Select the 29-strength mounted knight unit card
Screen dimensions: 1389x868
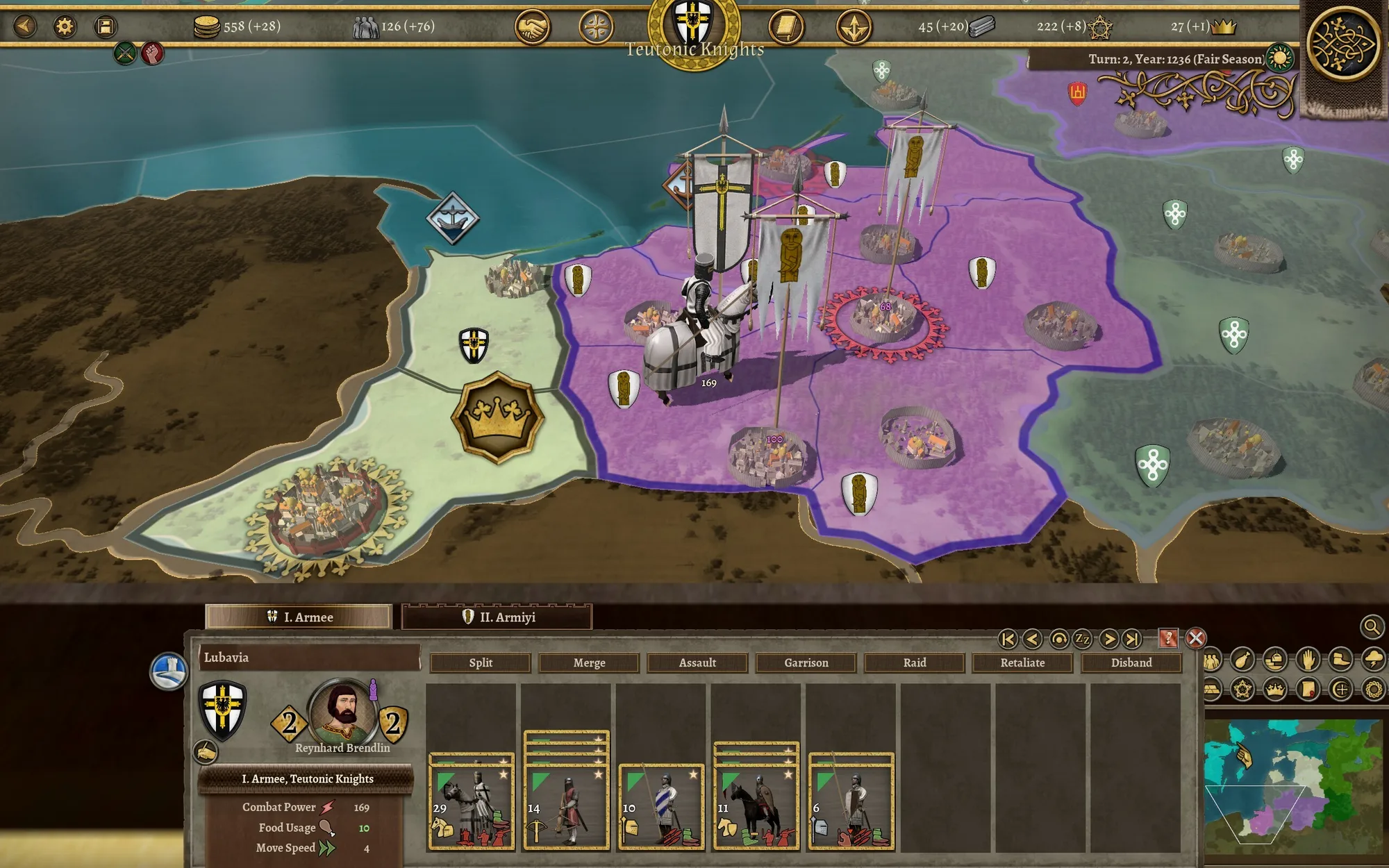(472, 806)
